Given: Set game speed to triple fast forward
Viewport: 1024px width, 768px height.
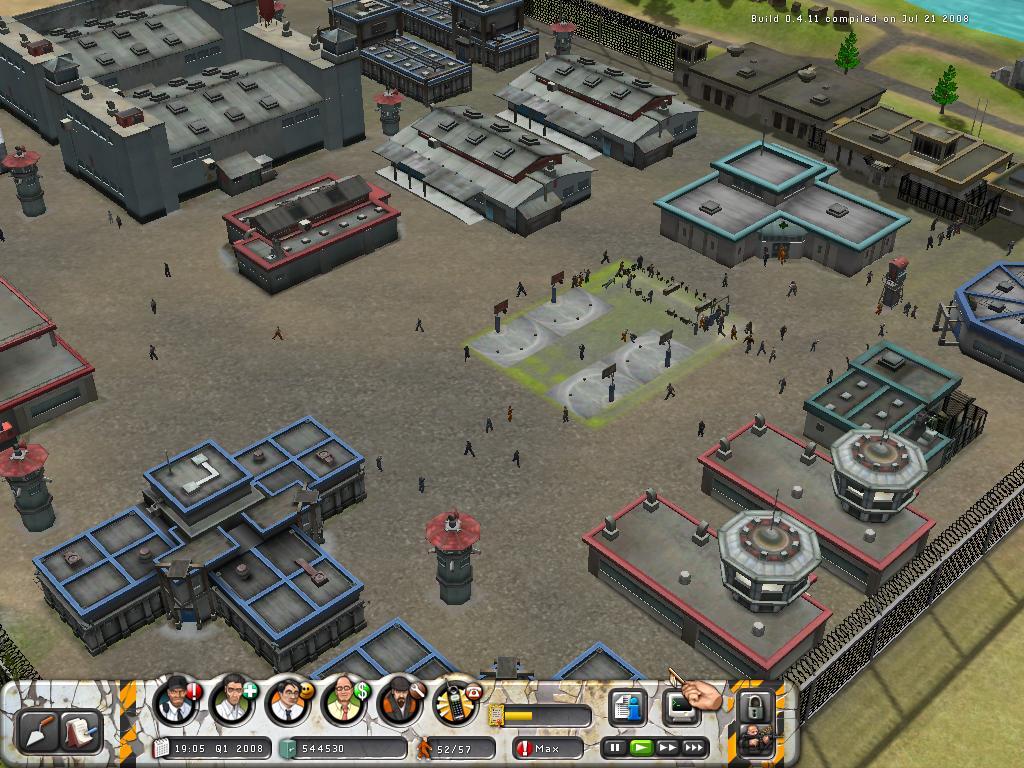Looking at the screenshot, I should tap(694, 747).
